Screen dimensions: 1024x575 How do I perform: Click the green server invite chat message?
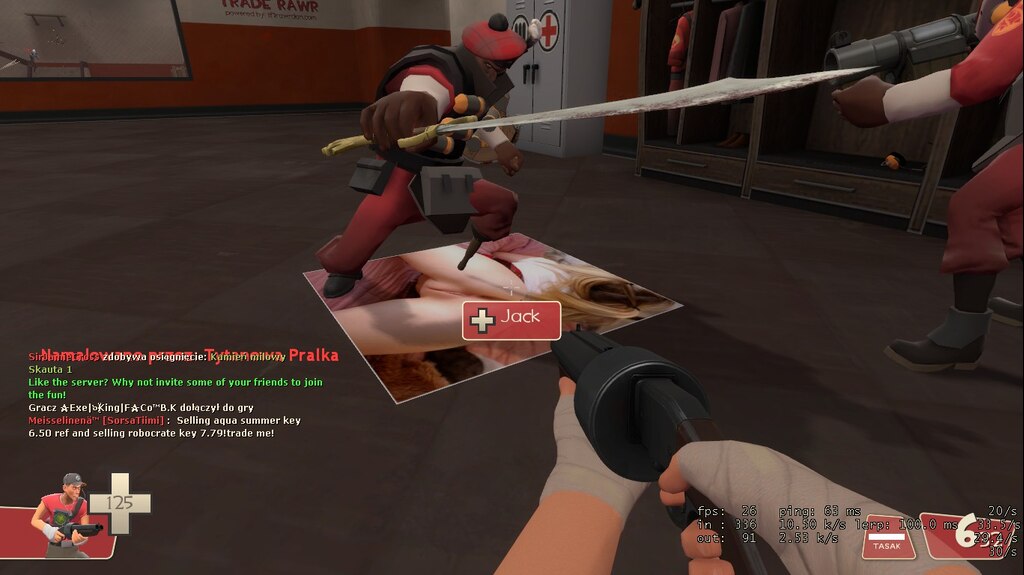click(x=175, y=388)
